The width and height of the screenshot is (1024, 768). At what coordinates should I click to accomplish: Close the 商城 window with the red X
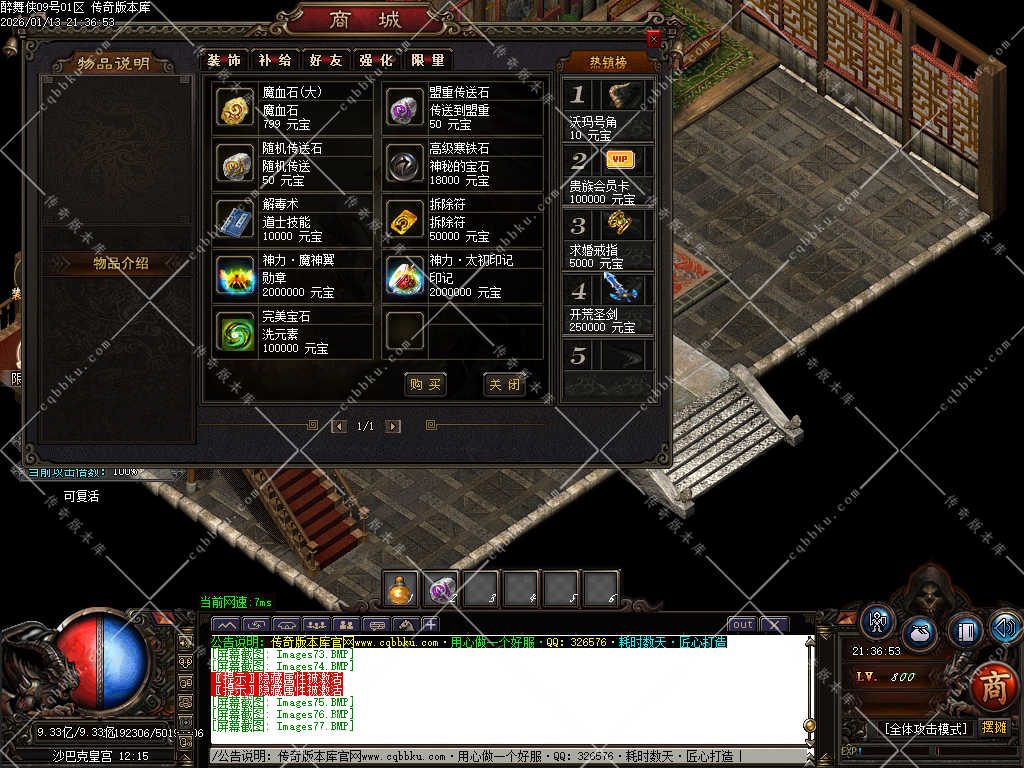[653, 38]
